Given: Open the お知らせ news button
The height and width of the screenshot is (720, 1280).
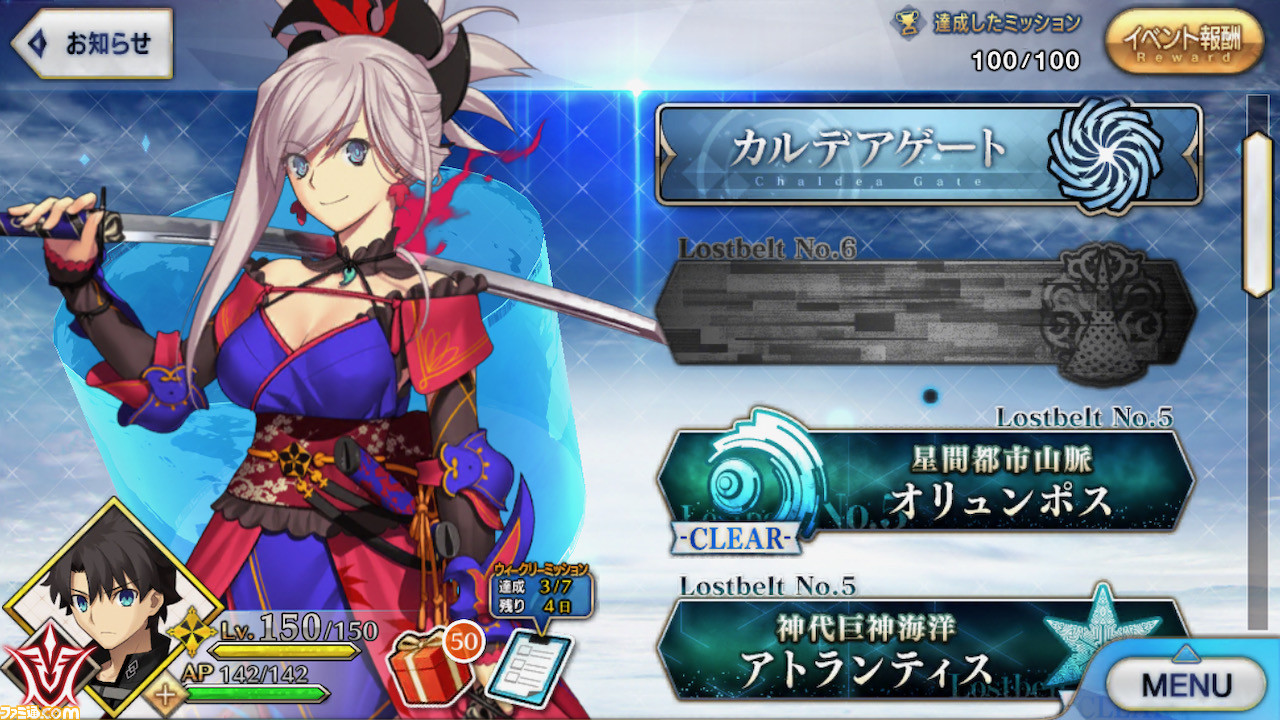Looking at the screenshot, I should (92, 44).
